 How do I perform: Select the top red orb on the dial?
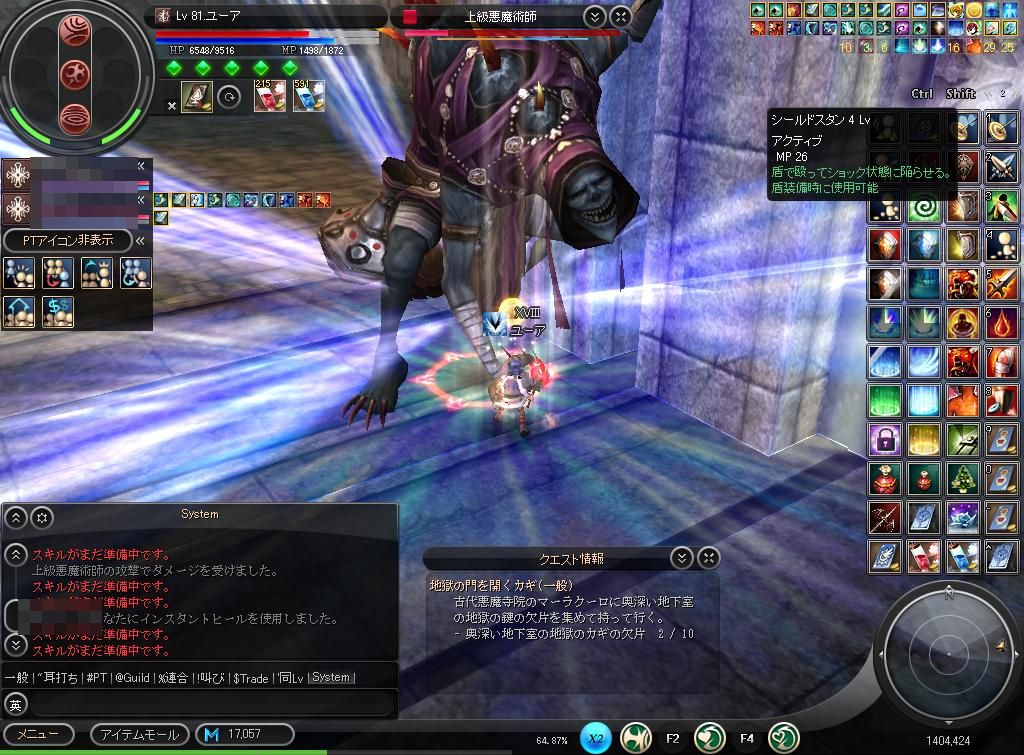click(x=75, y=30)
